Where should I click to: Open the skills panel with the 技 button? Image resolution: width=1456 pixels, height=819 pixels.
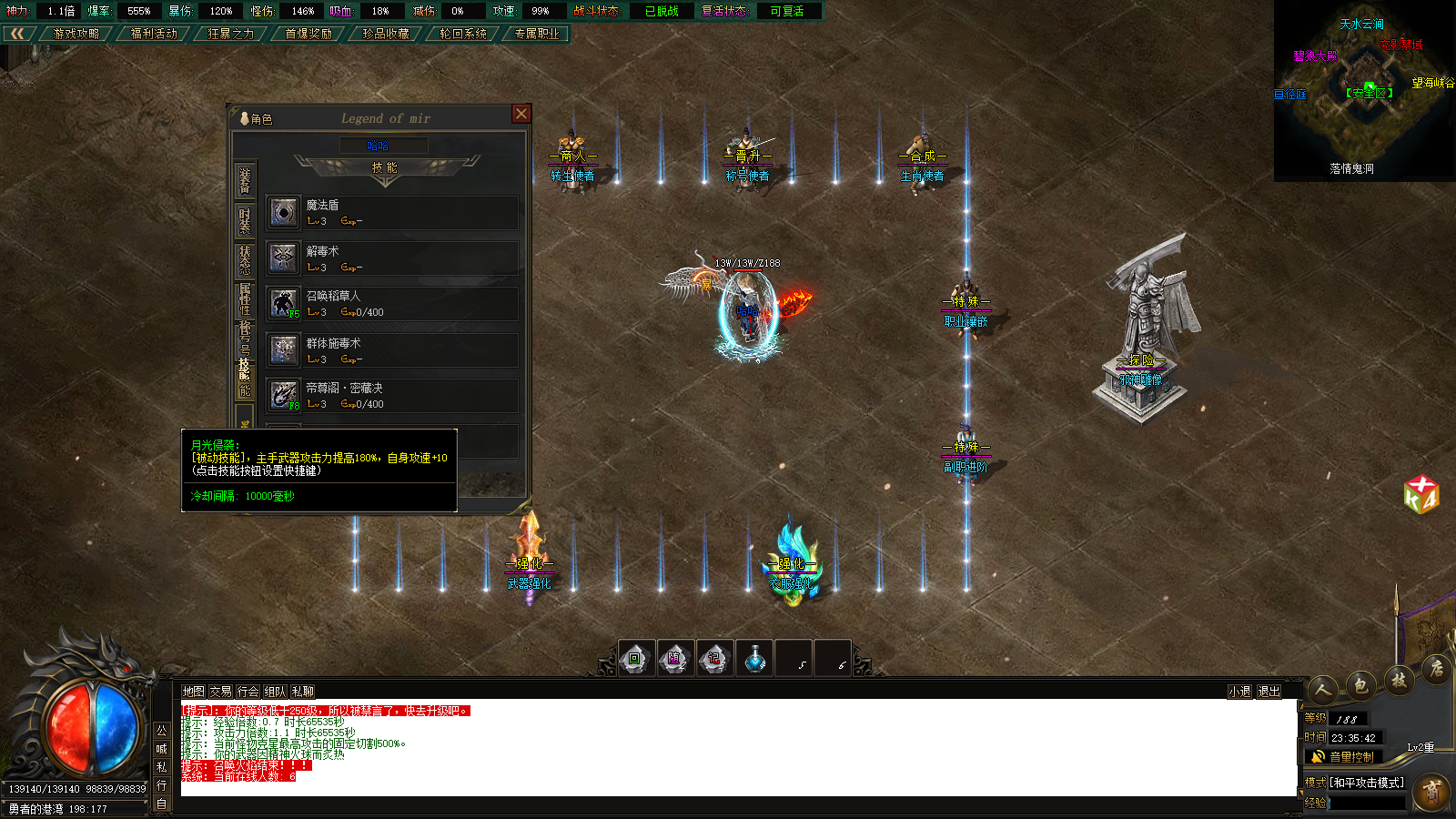tap(1399, 680)
